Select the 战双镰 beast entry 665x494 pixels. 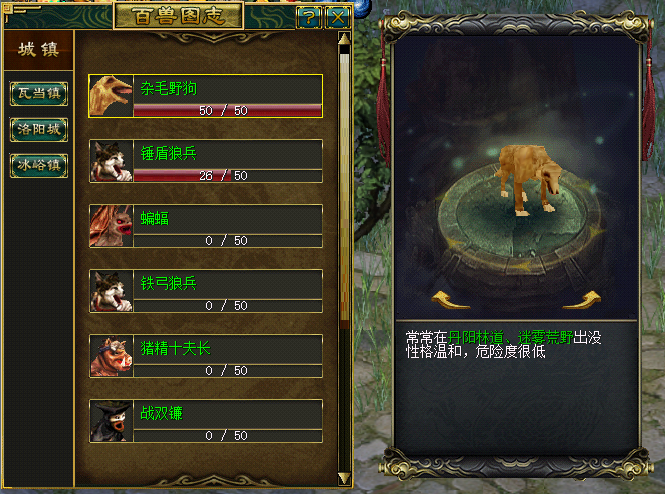pyautogui.click(x=206, y=421)
